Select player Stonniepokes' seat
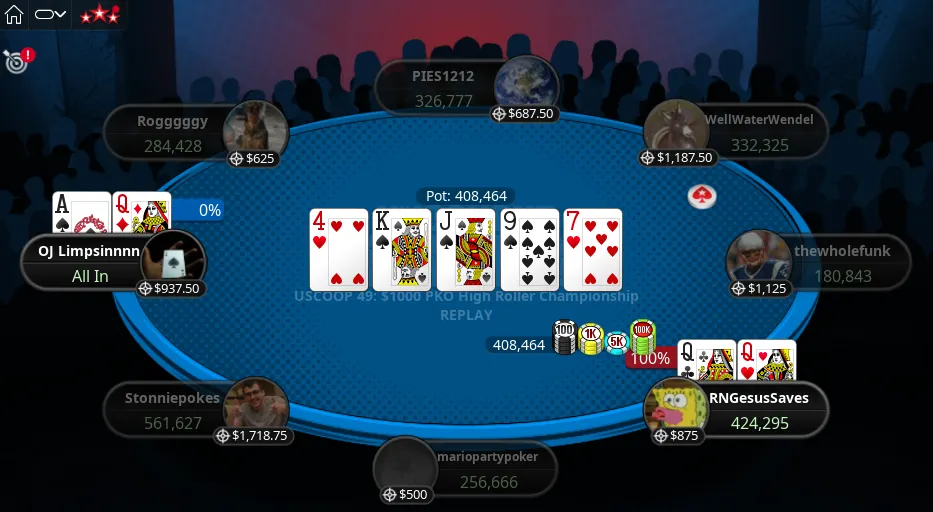The width and height of the screenshot is (933, 512). pyautogui.click(x=173, y=410)
